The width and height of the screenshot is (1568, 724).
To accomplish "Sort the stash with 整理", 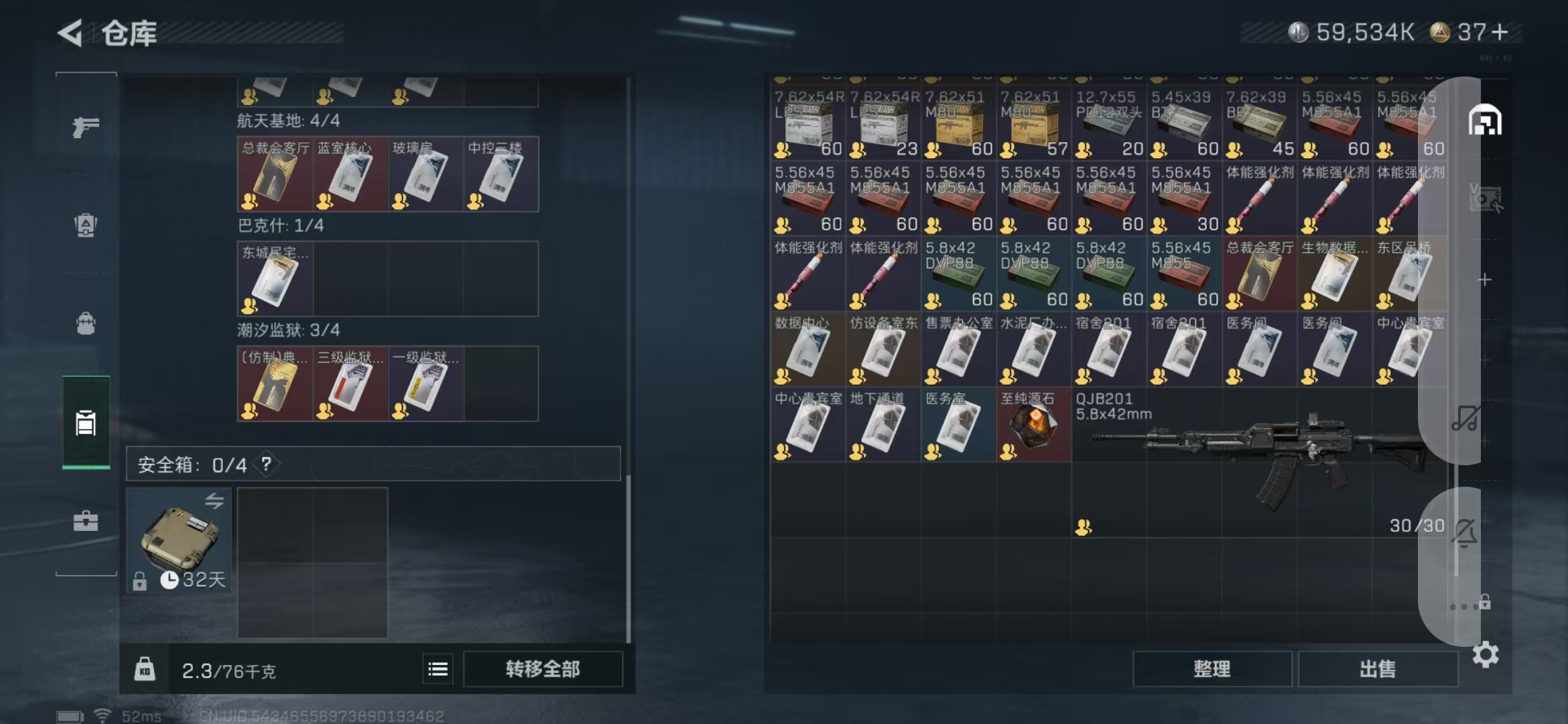I will [1212, 669].
